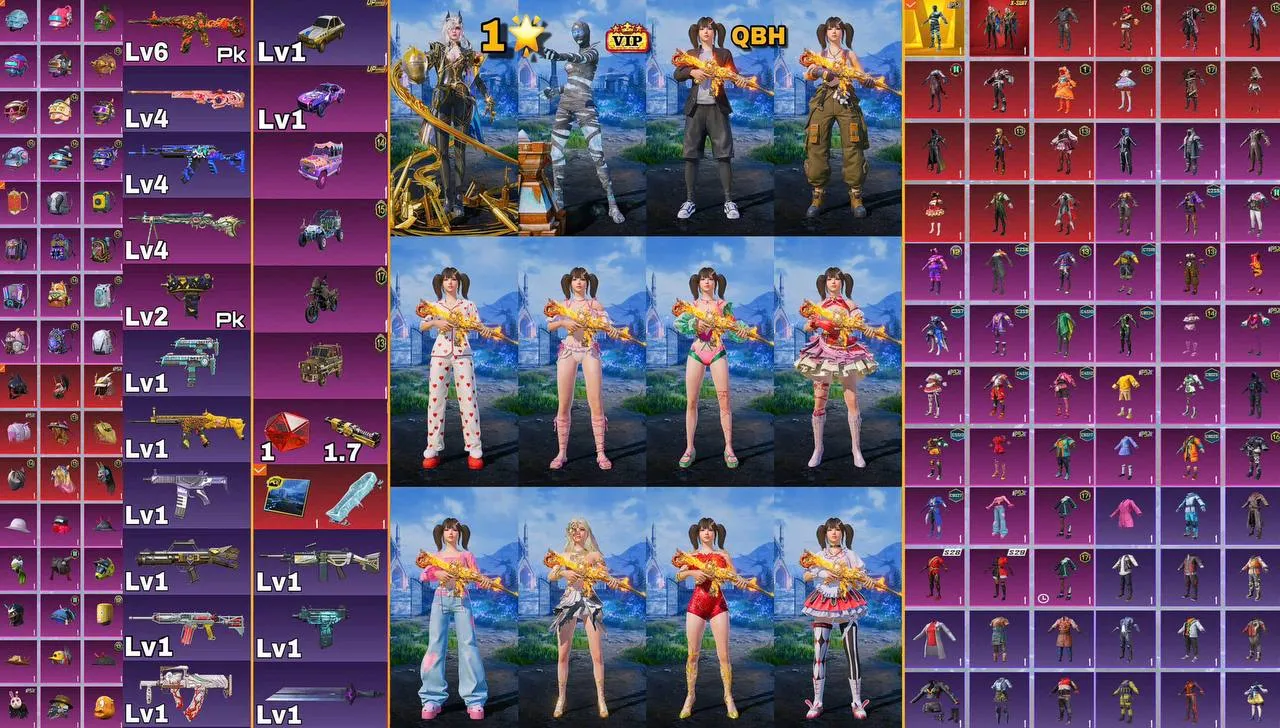The image size is (1280, 728).
Task: Select the motorcycle vehicle skin
Action: coord(320,297)
